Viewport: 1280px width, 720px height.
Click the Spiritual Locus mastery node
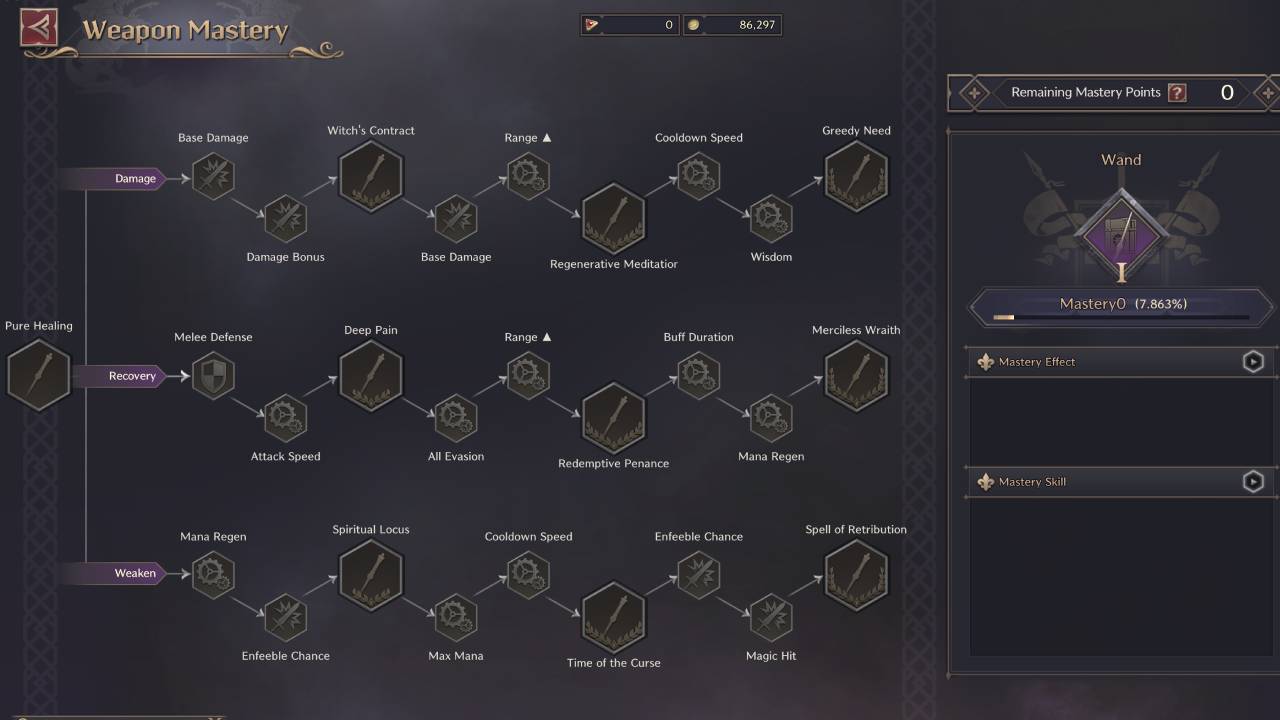point(371,575)
